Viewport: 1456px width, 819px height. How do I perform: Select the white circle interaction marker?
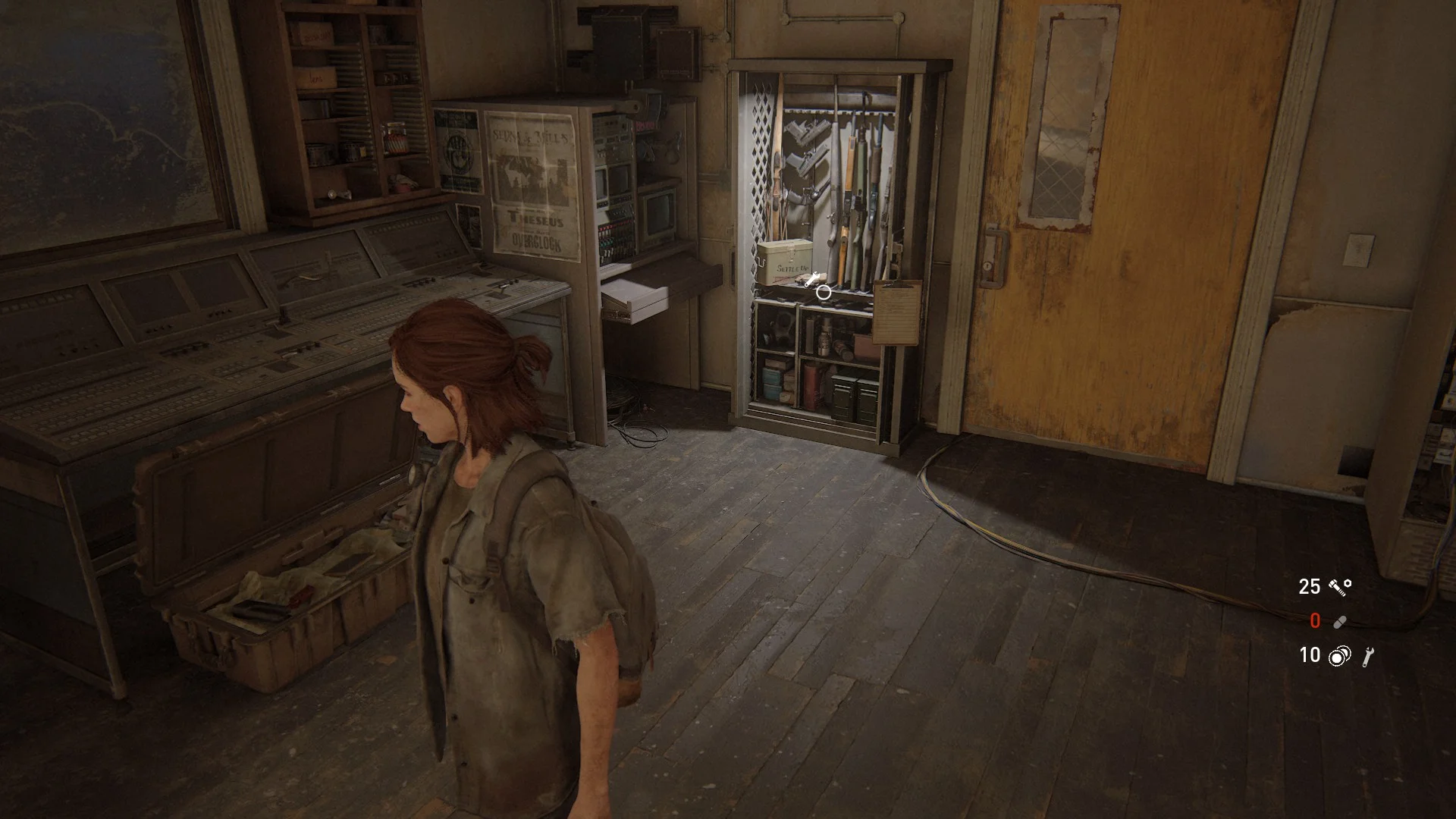point(824,291)
